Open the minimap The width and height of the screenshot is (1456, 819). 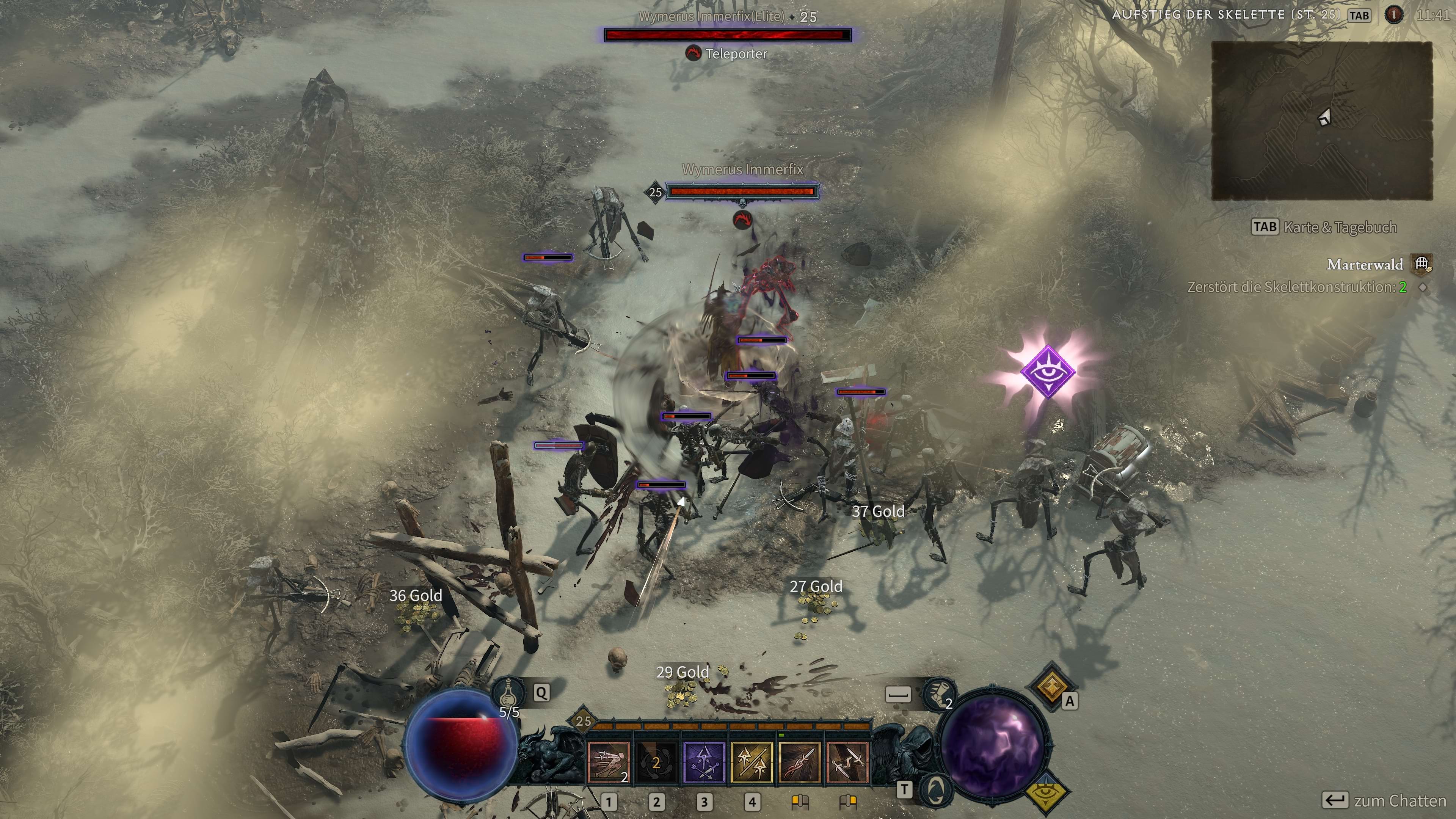[x=1321, y=121]
